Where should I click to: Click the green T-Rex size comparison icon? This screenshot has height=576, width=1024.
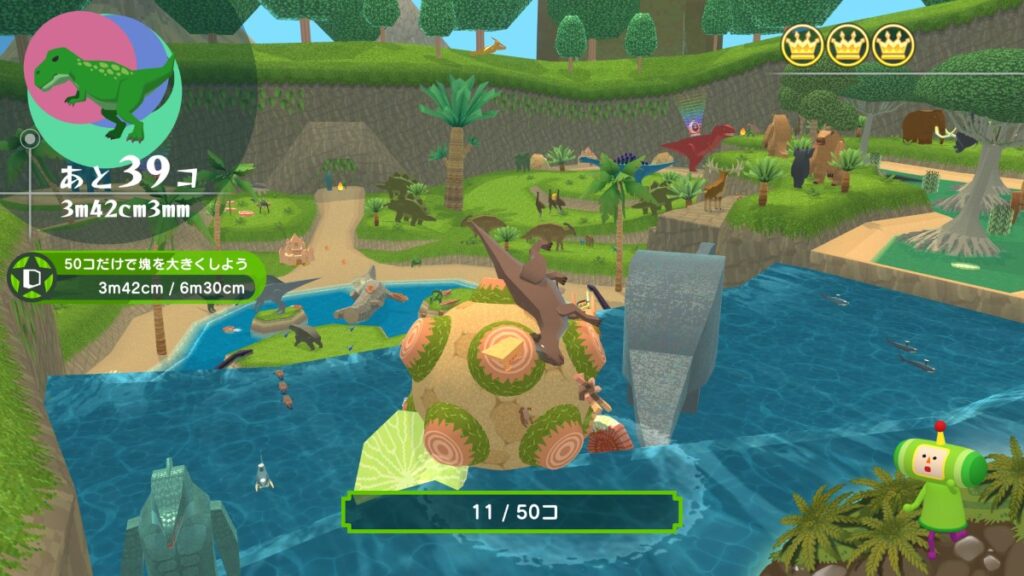[x=101, y=84]
